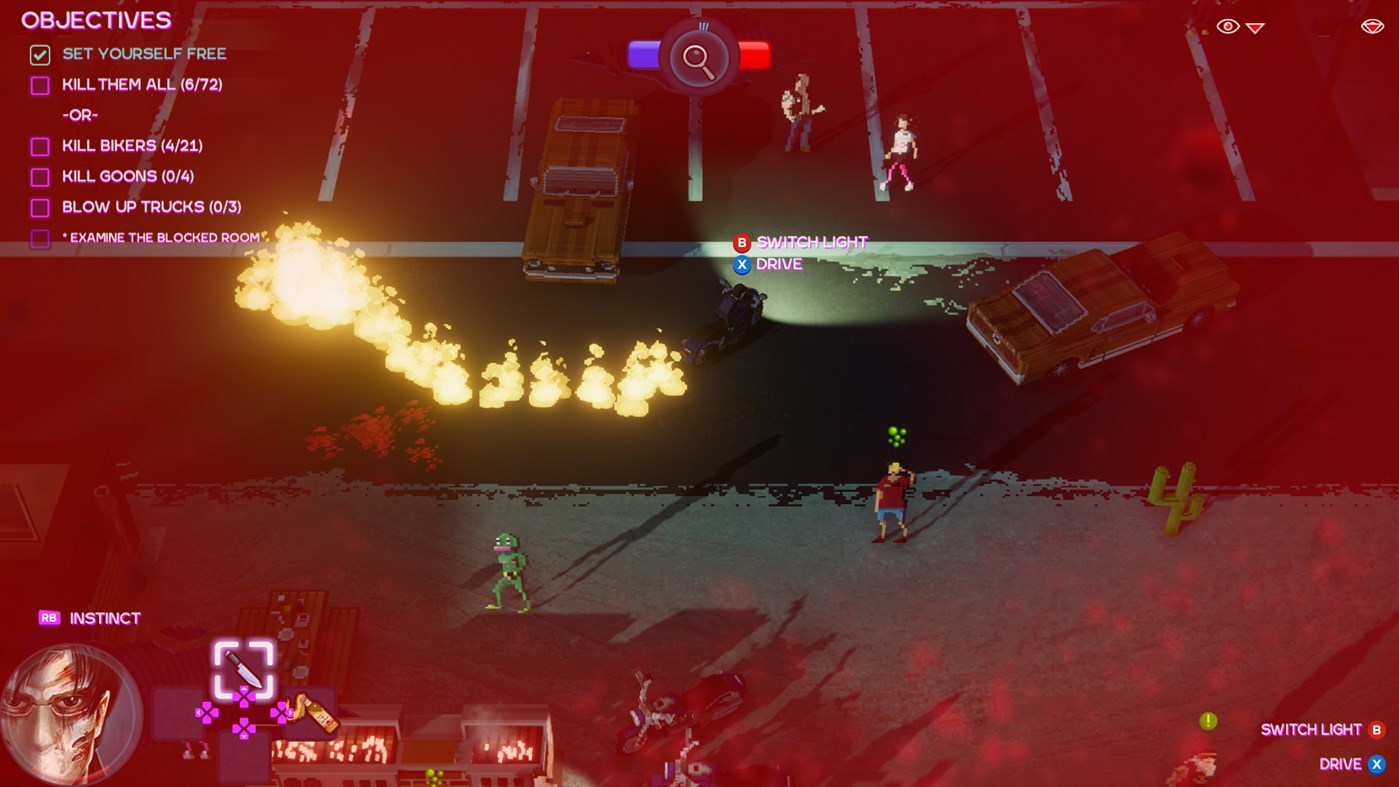Viewport: 1399px width, 787px height.
Task: Click the Objectives header
Action: [x=95, y=18]
